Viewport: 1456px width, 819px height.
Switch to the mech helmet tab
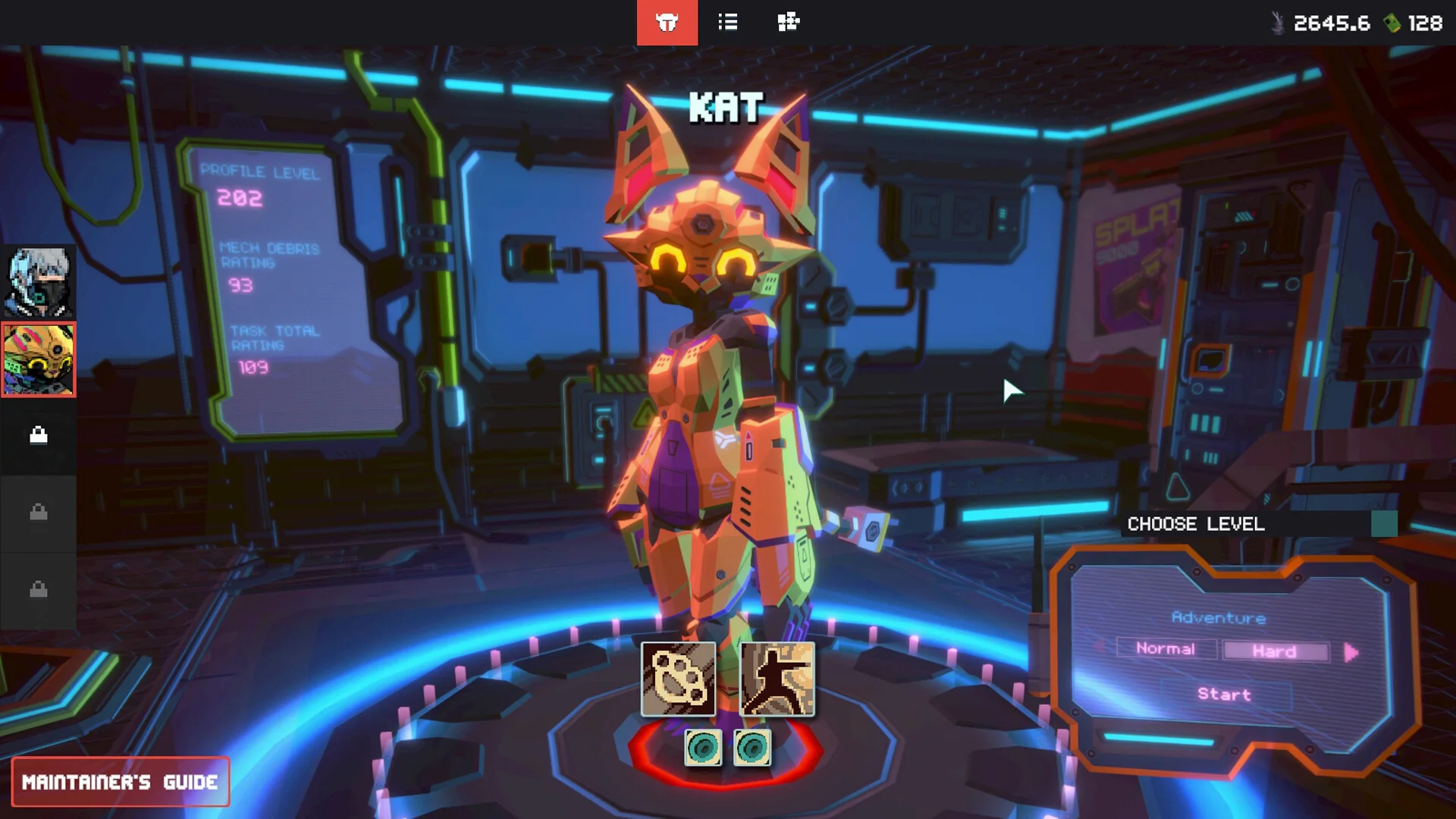tap(667, 23)
